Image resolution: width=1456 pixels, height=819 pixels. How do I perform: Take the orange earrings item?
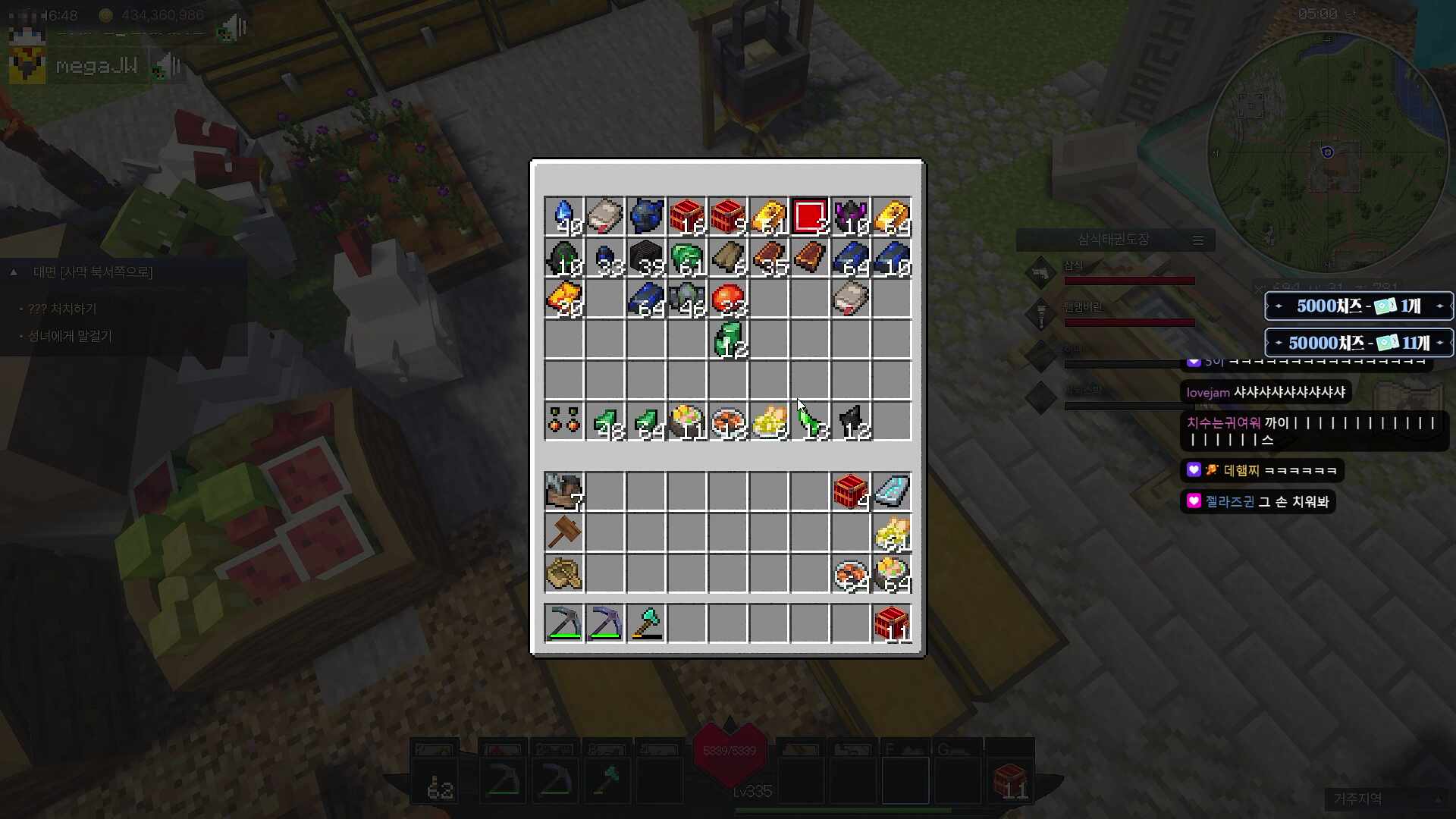[x=564, y=422]
